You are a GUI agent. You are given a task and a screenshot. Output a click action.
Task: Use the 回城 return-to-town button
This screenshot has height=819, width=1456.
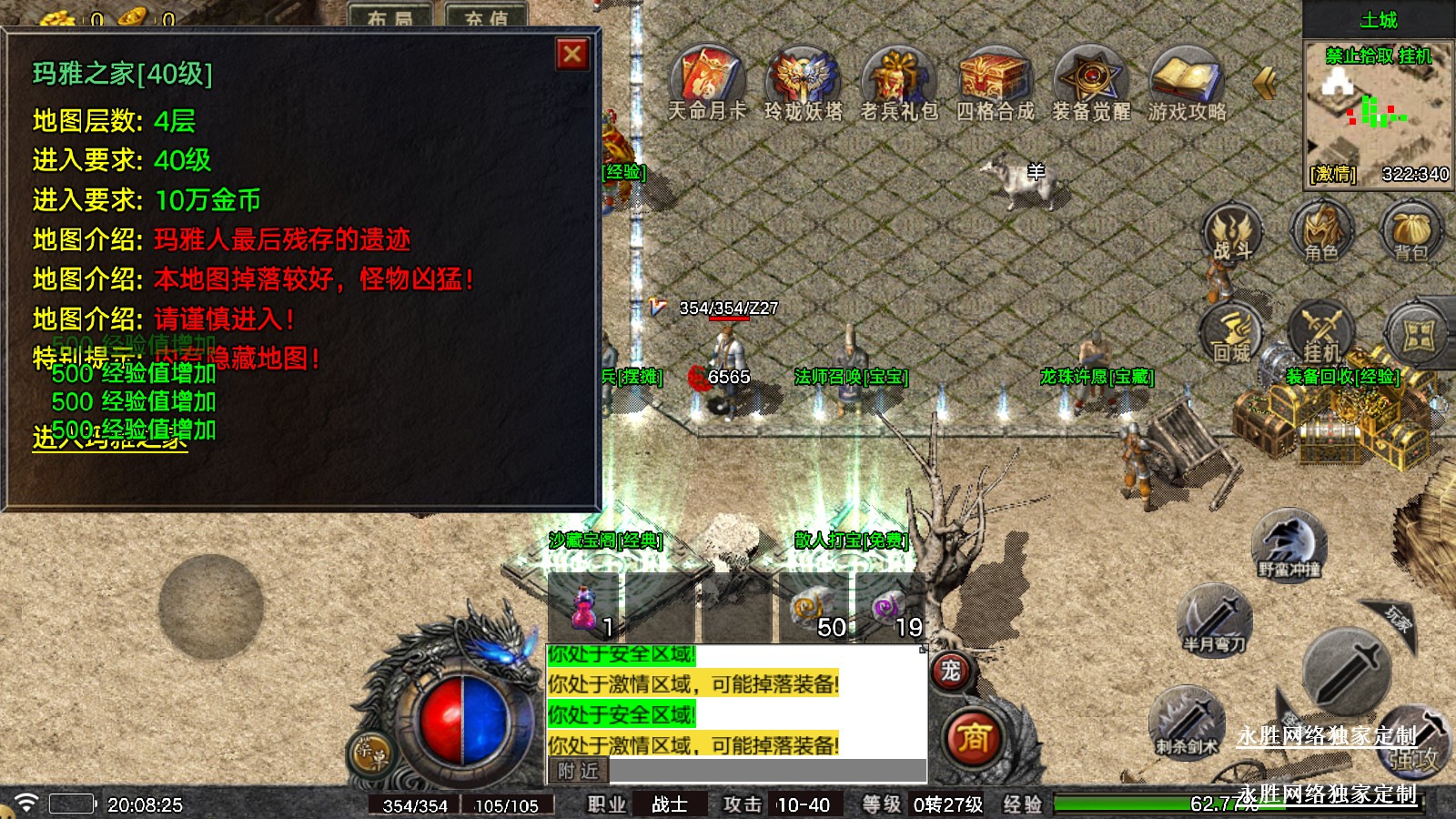[x=1232, y=335]
